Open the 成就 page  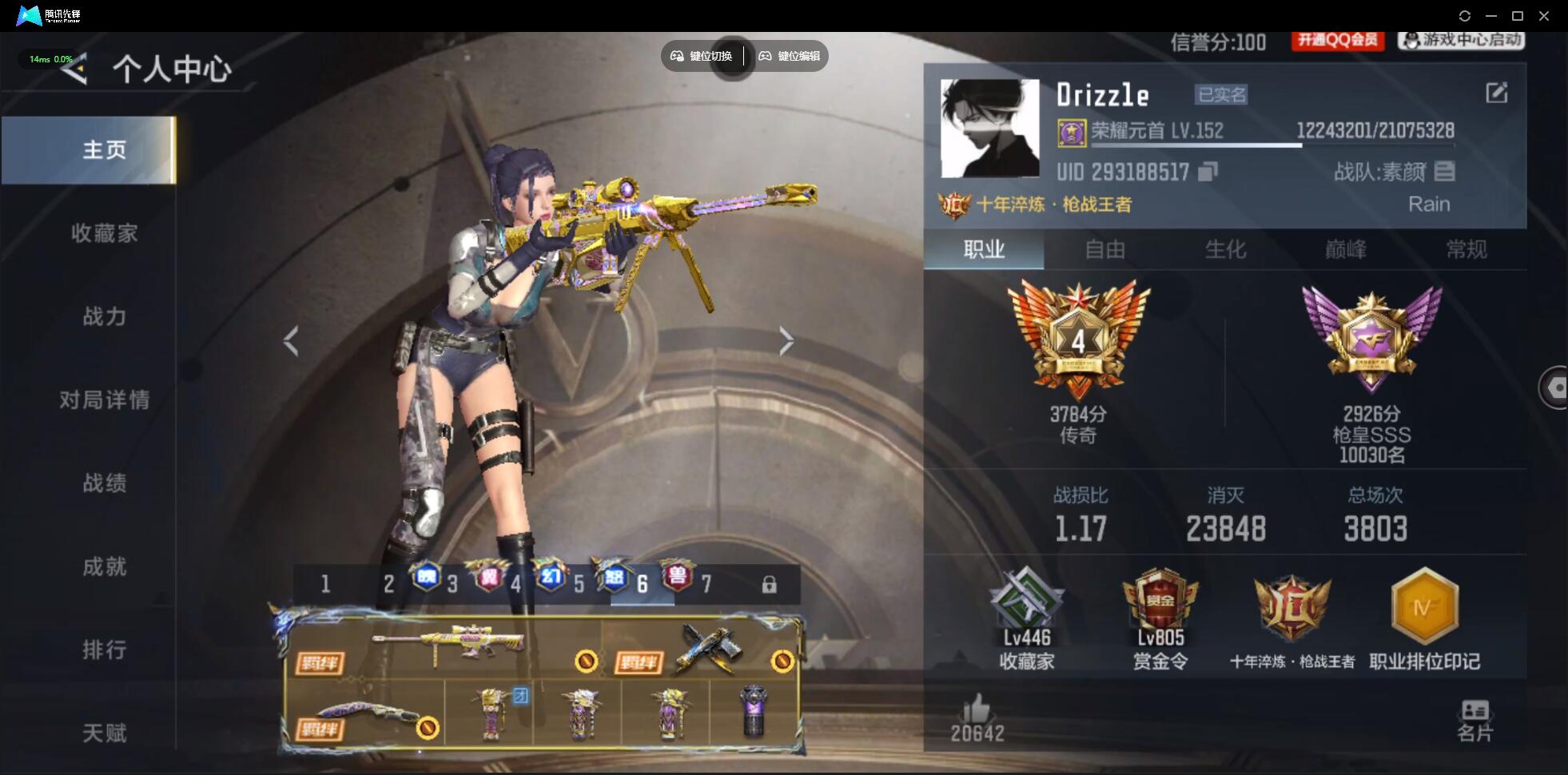pyautogui.click(x=104, y=566)
